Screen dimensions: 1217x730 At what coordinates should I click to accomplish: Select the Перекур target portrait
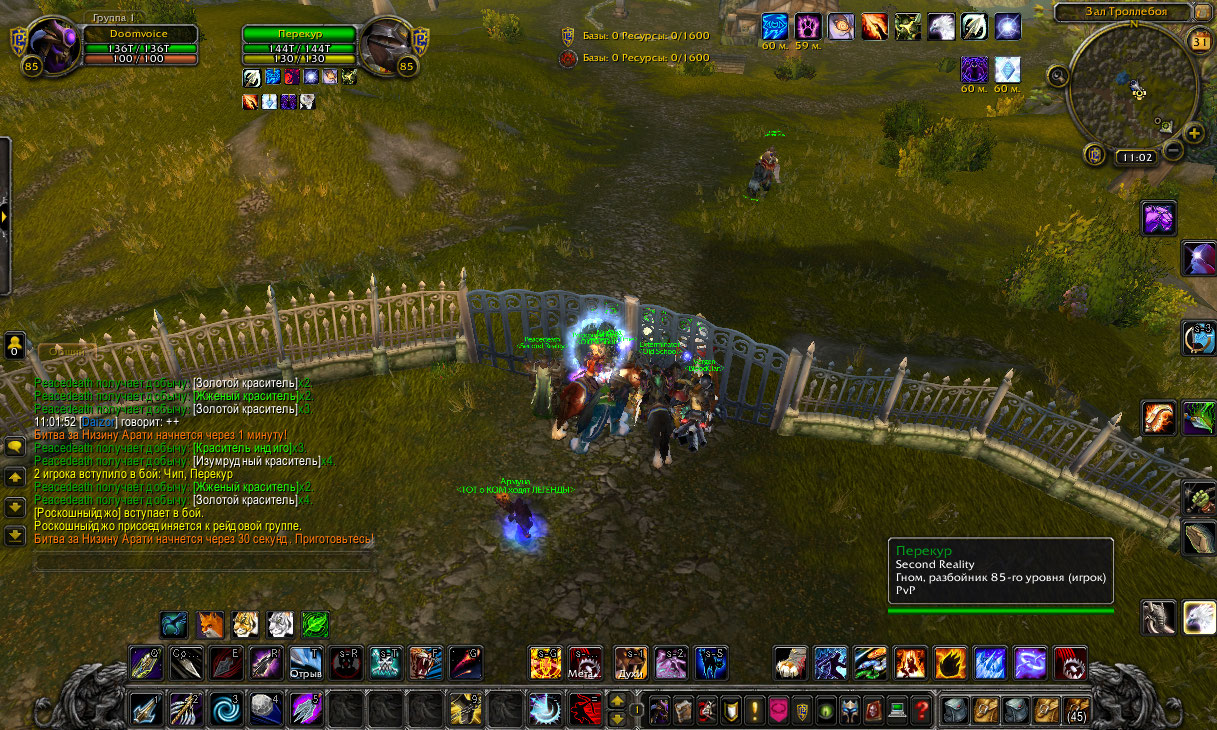tap(388, 45)
